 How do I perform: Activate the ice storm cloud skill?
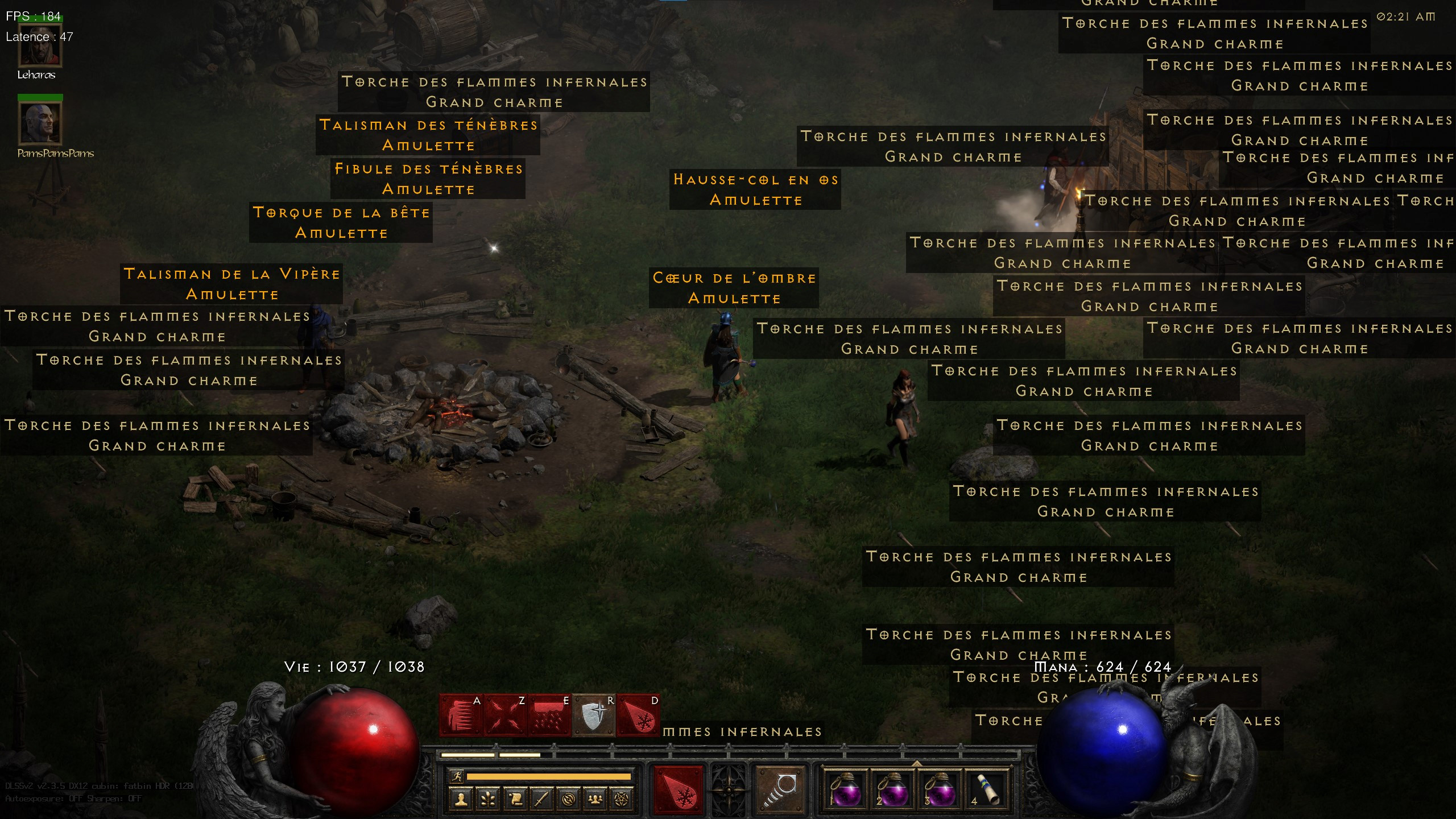tap(549, 715)
